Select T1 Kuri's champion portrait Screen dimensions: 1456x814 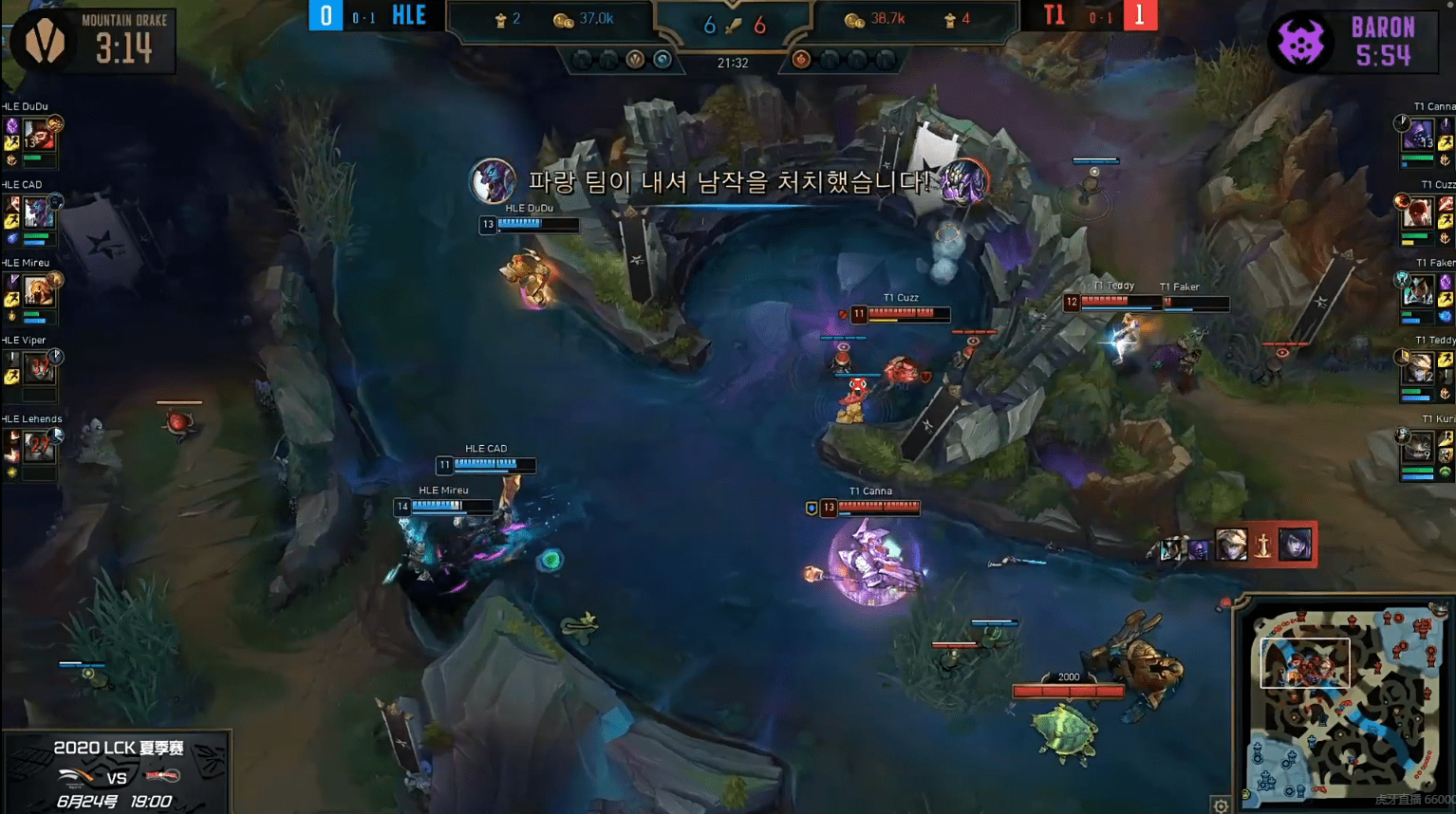tap(1418, 445)
